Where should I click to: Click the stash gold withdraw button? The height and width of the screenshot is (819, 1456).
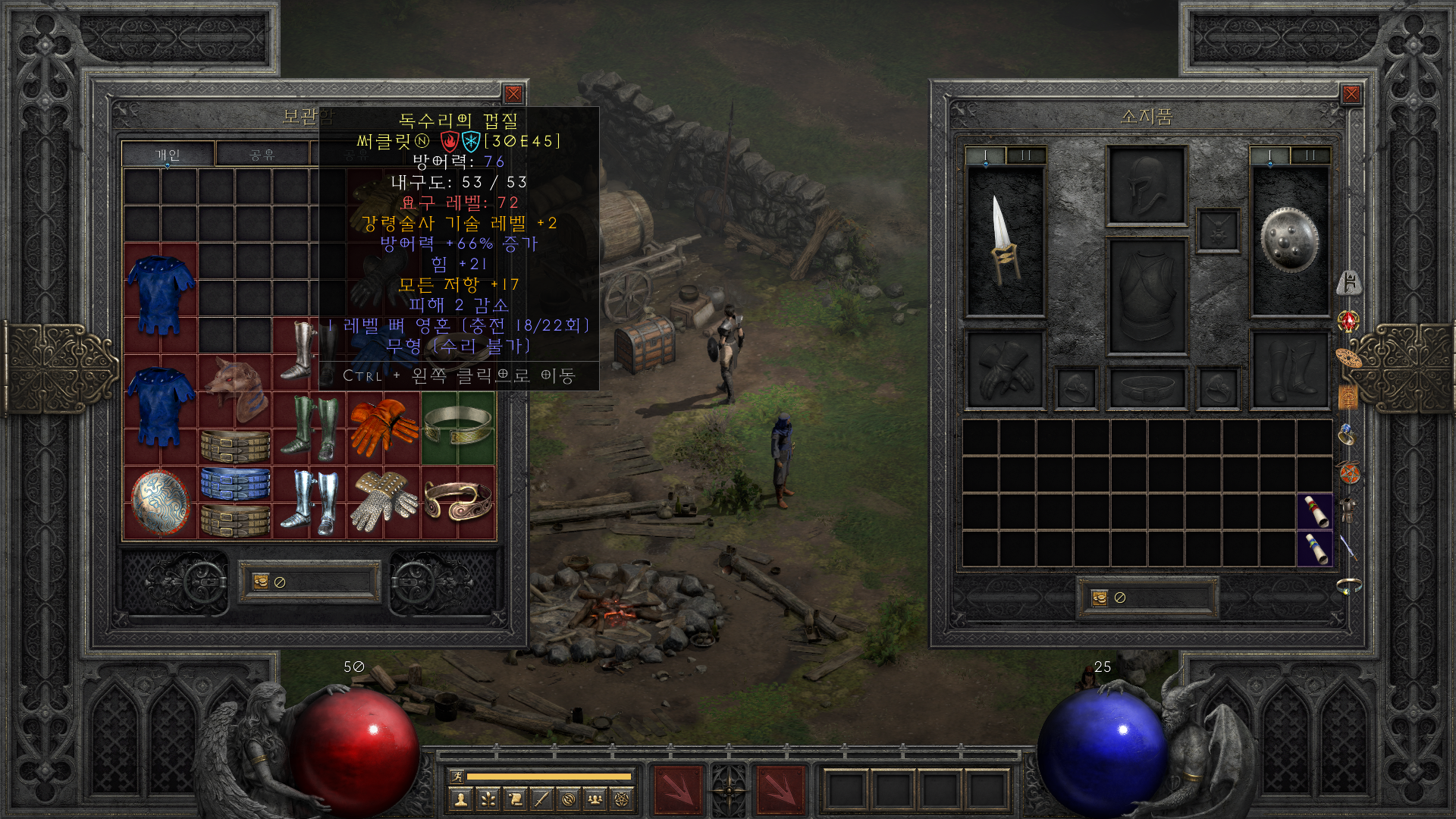261,582
